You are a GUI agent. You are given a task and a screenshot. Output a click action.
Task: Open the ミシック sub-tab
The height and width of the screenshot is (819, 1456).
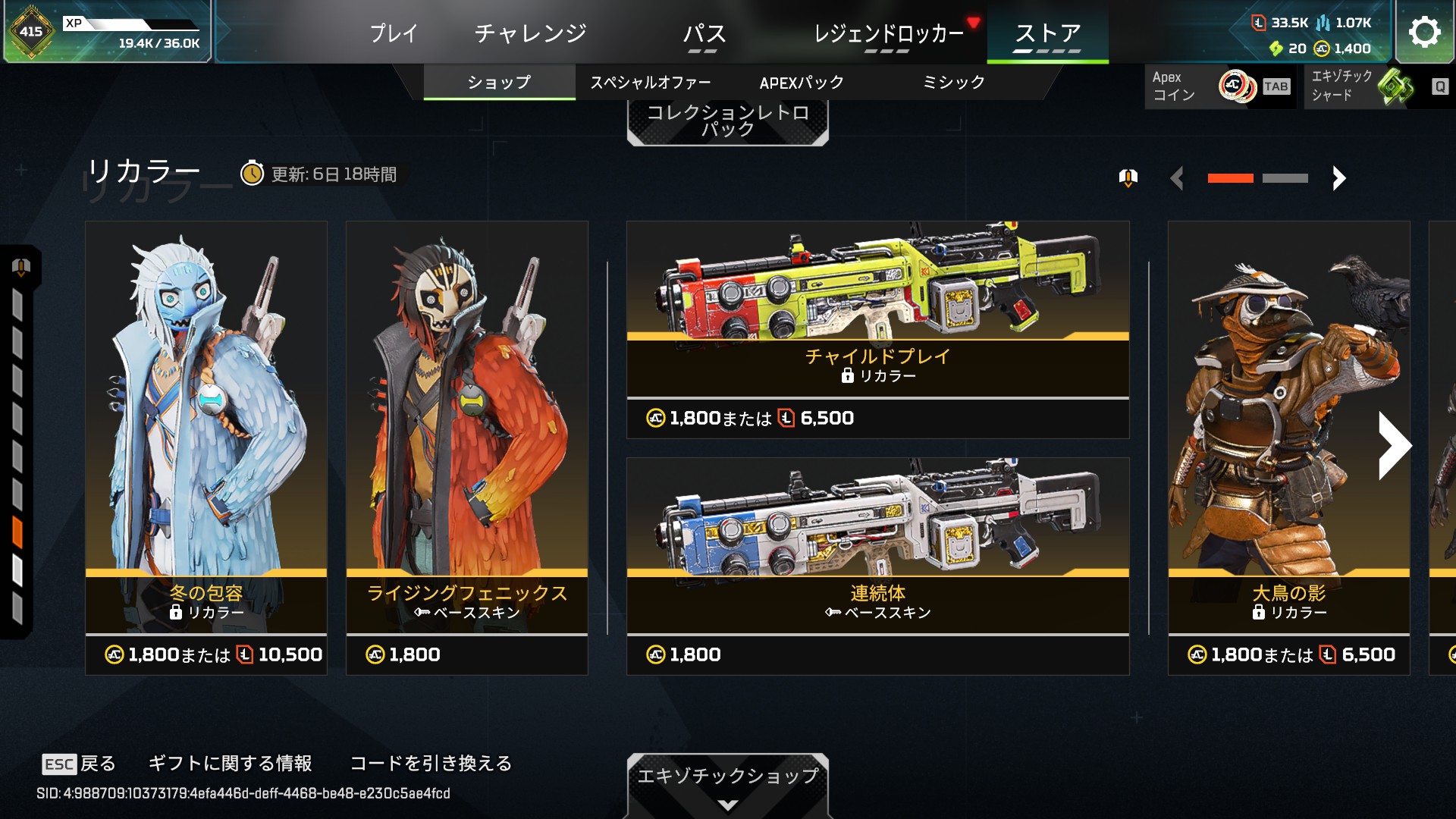(953, 83)
